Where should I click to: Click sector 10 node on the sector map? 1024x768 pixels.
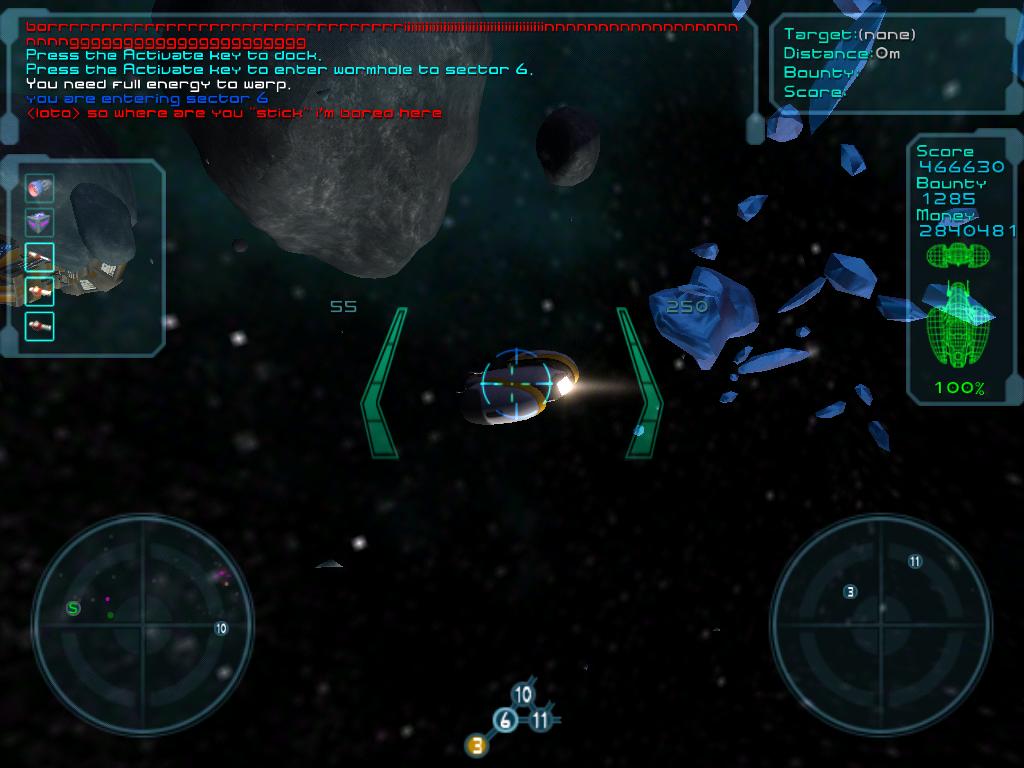coord(522,695)
